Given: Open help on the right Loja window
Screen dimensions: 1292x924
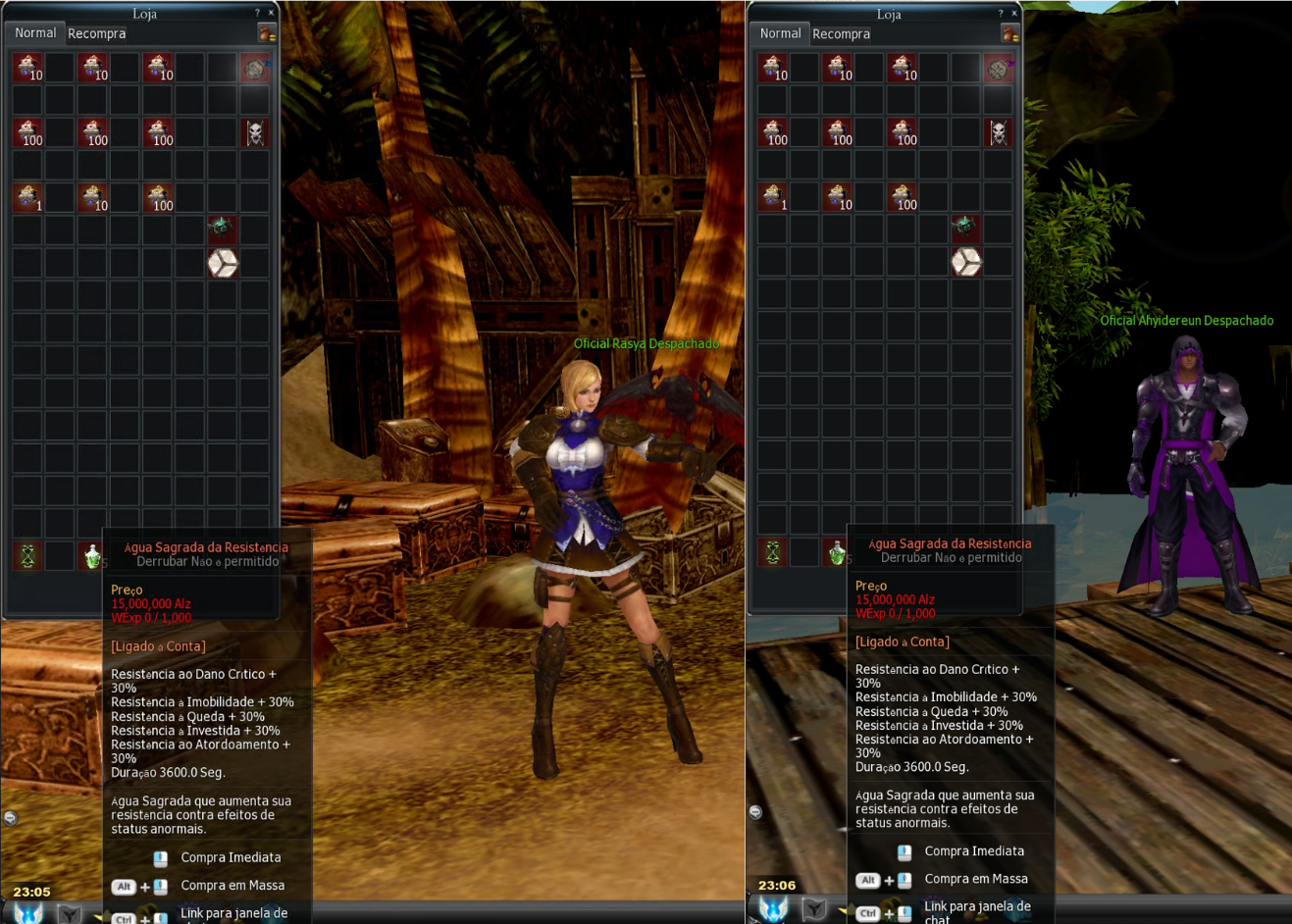Looking at the screenshot, I should click(x=1001, y=14).
